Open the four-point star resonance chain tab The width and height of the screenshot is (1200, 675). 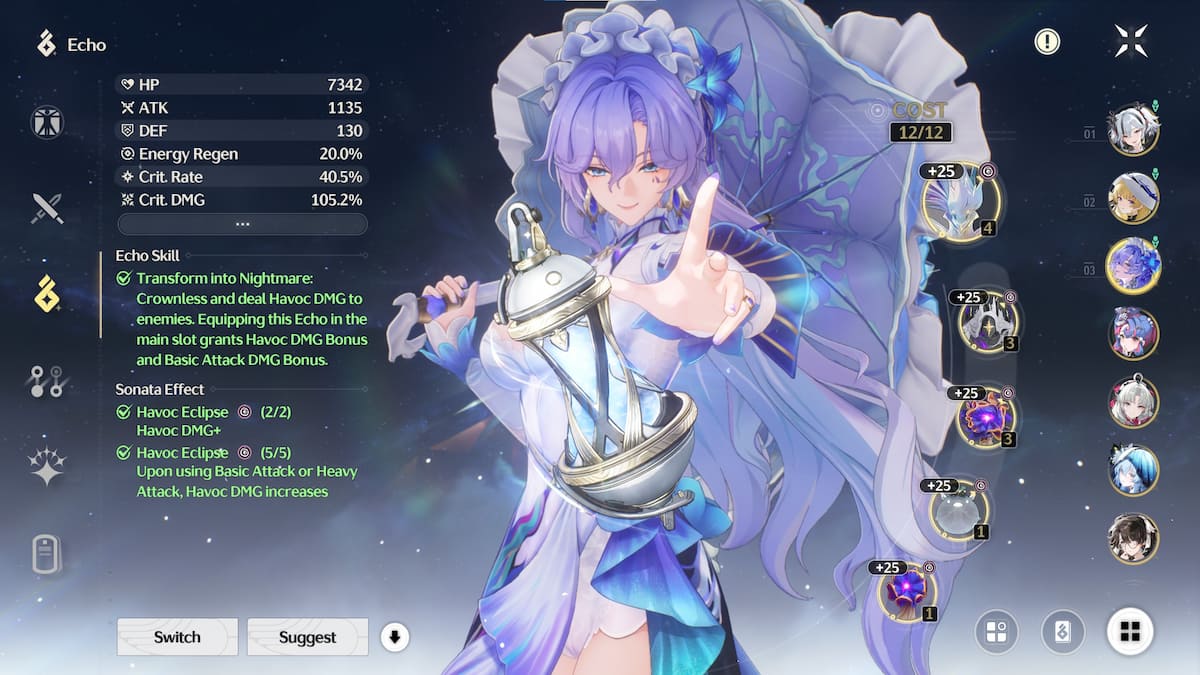coord(47,466)
